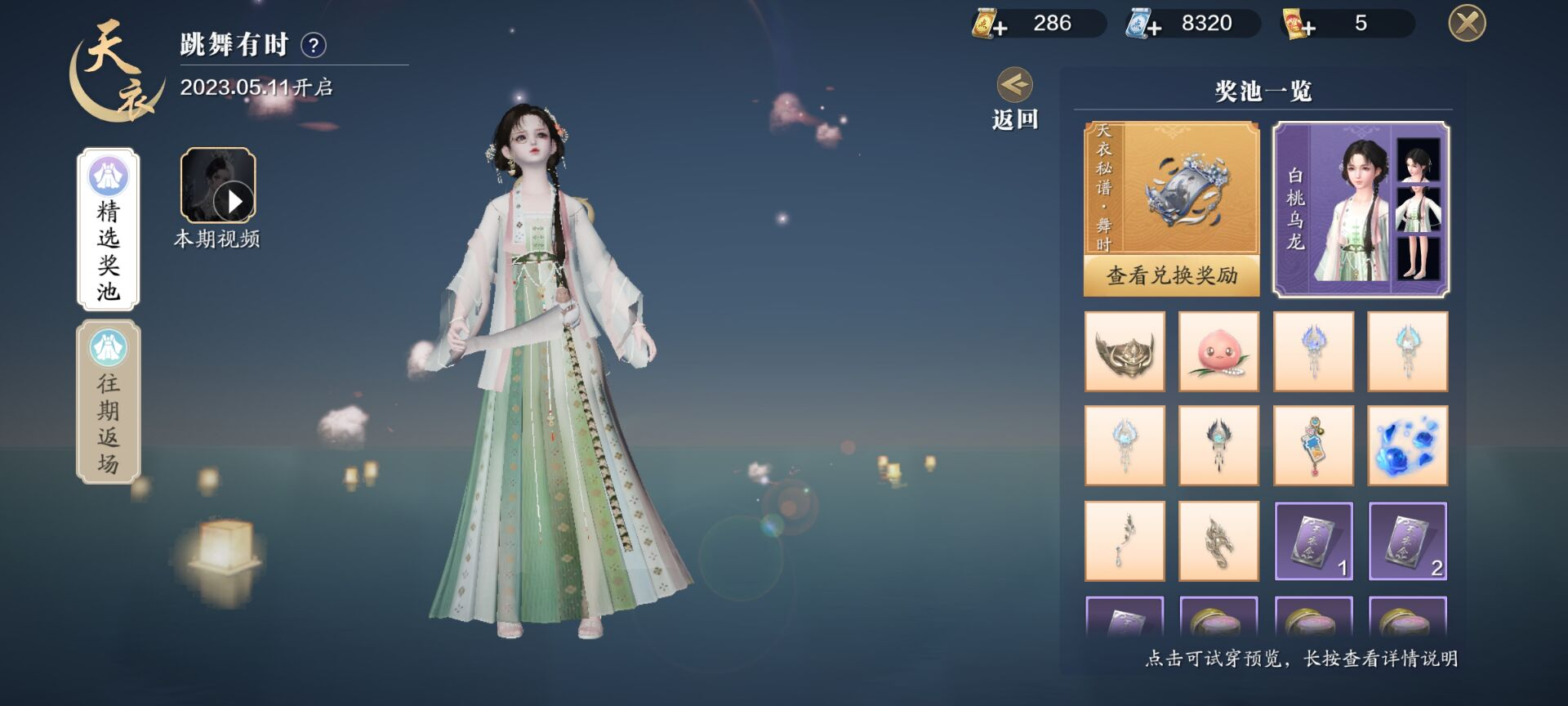
Task: Select the bronze mask reward slot
Action: (x=1125, y=351)
